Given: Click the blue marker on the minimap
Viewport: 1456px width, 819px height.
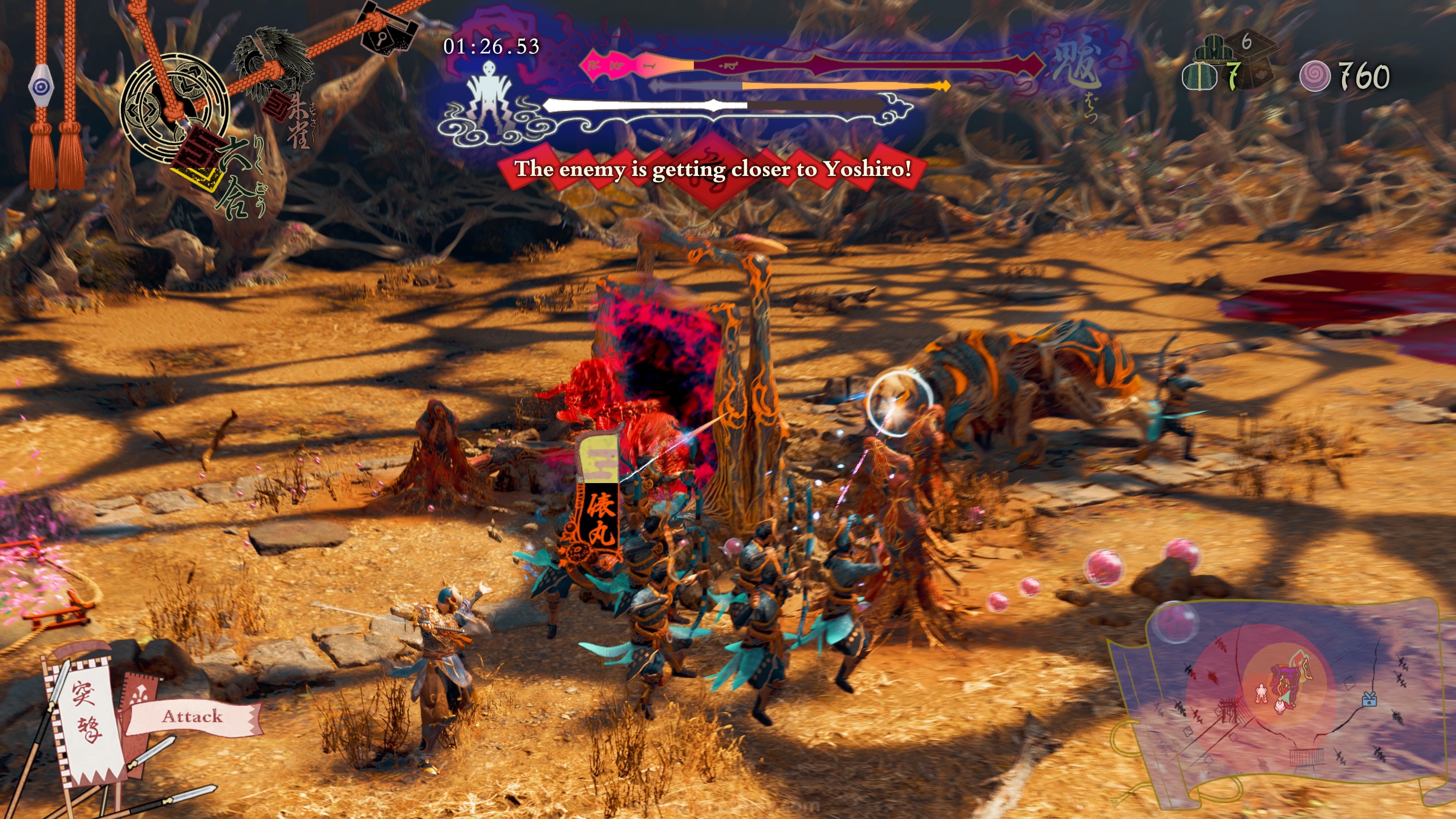Looking at the screenshot, I should coord(1369,700).
